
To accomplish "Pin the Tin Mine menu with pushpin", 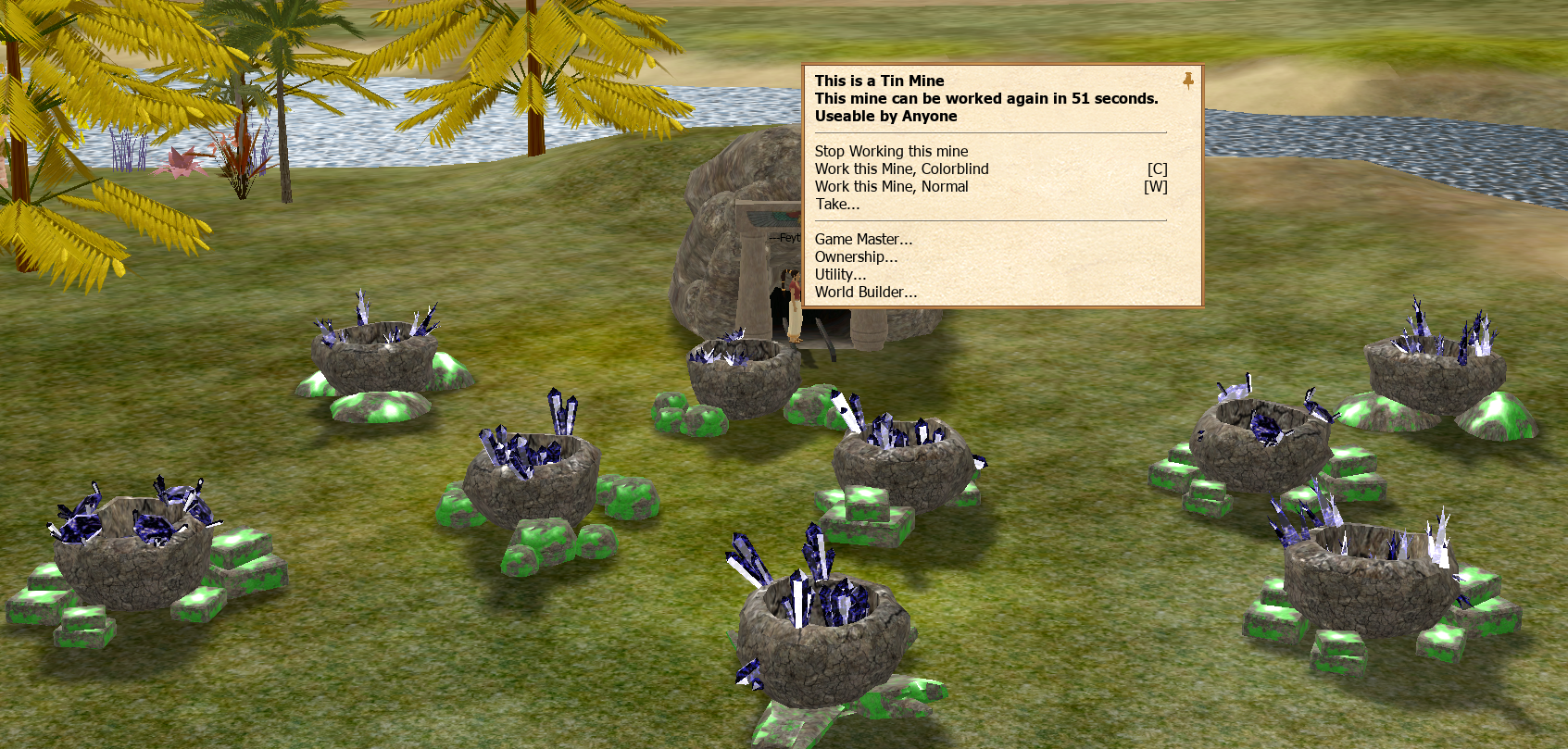I will 1187,81.
